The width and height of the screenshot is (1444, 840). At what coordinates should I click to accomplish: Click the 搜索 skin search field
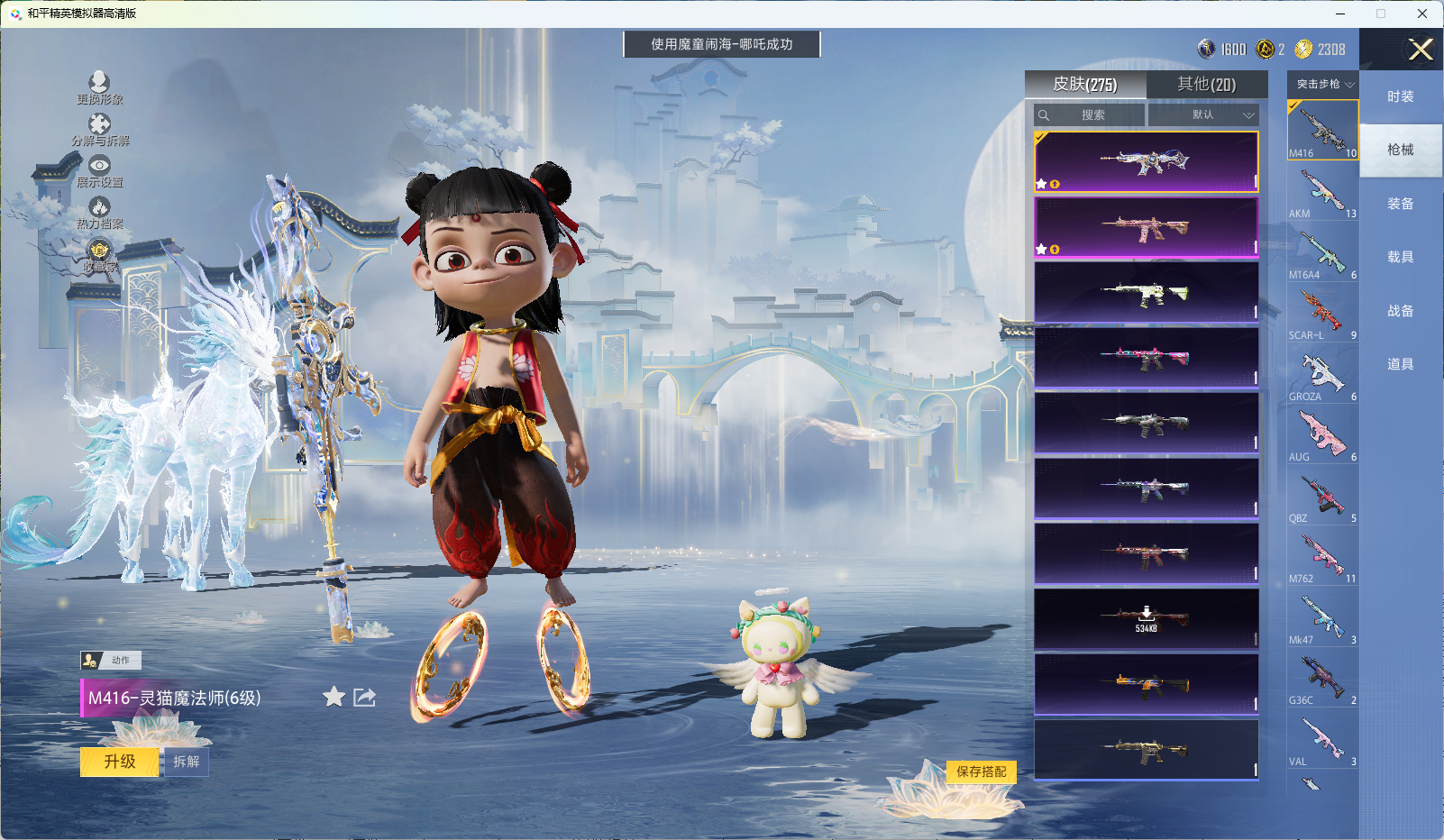point(1091,114)
